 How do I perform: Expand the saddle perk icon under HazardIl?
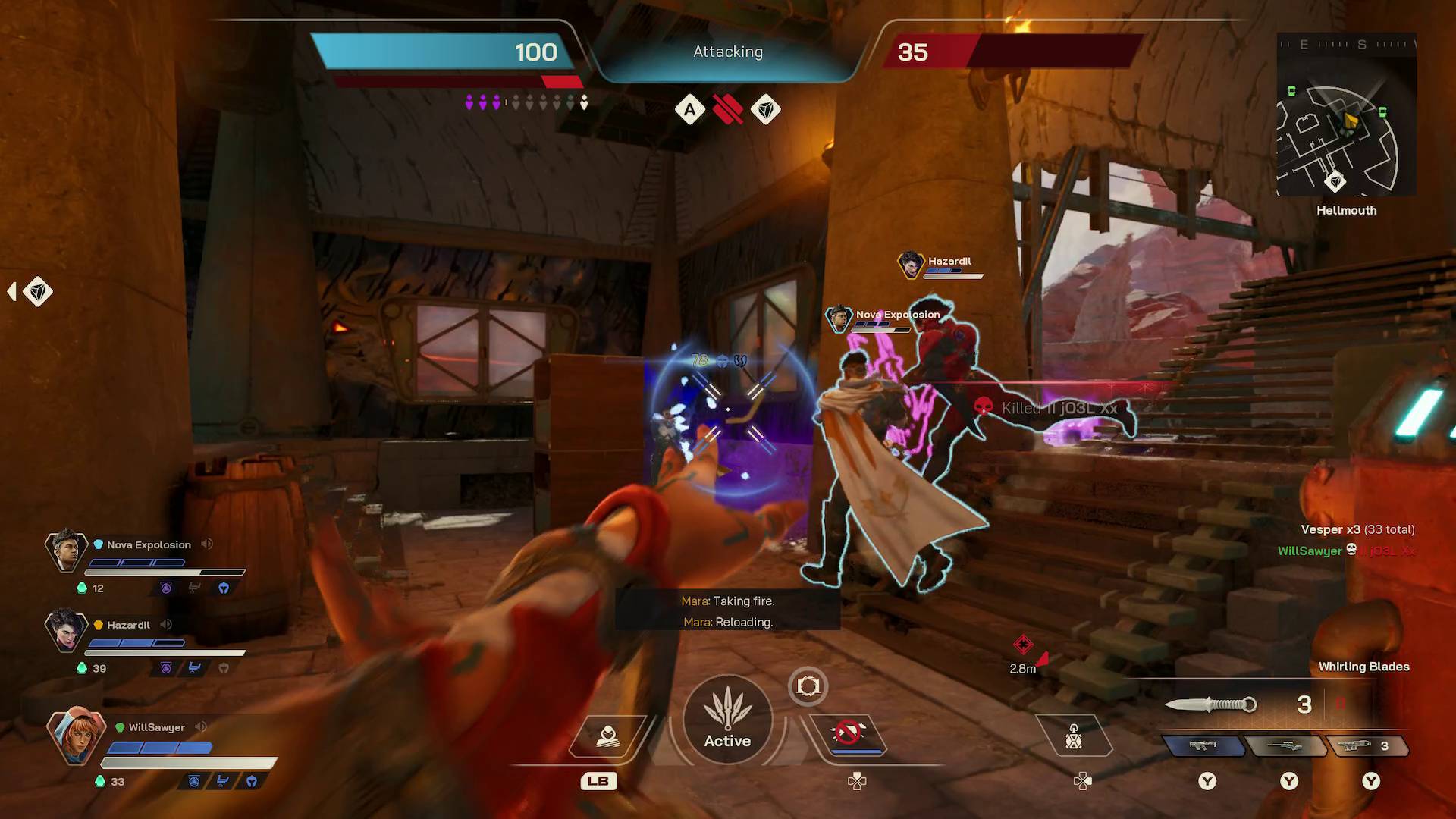tap(194, 667)
